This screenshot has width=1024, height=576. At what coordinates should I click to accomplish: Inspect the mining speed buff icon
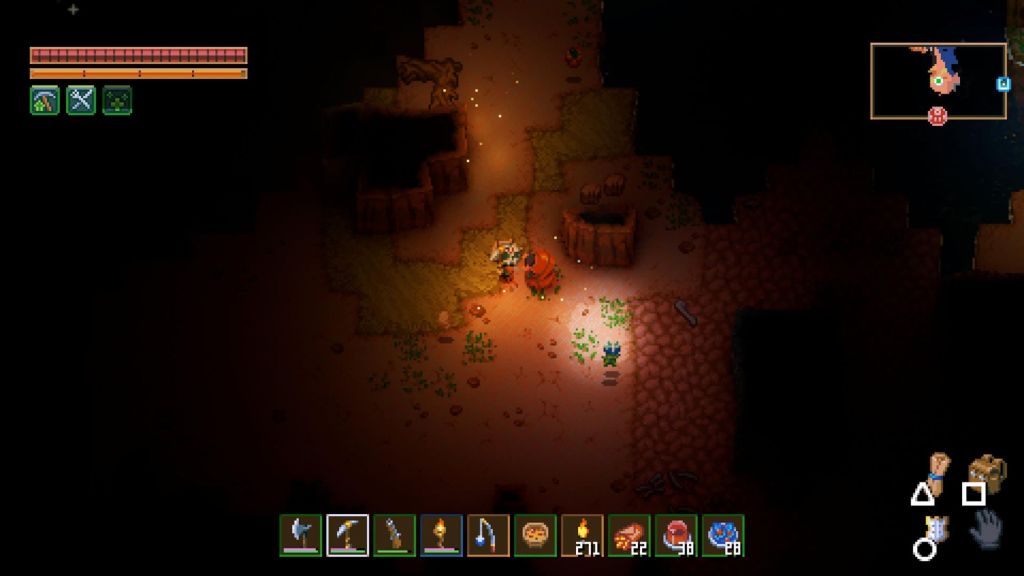[x=45, y=100]
